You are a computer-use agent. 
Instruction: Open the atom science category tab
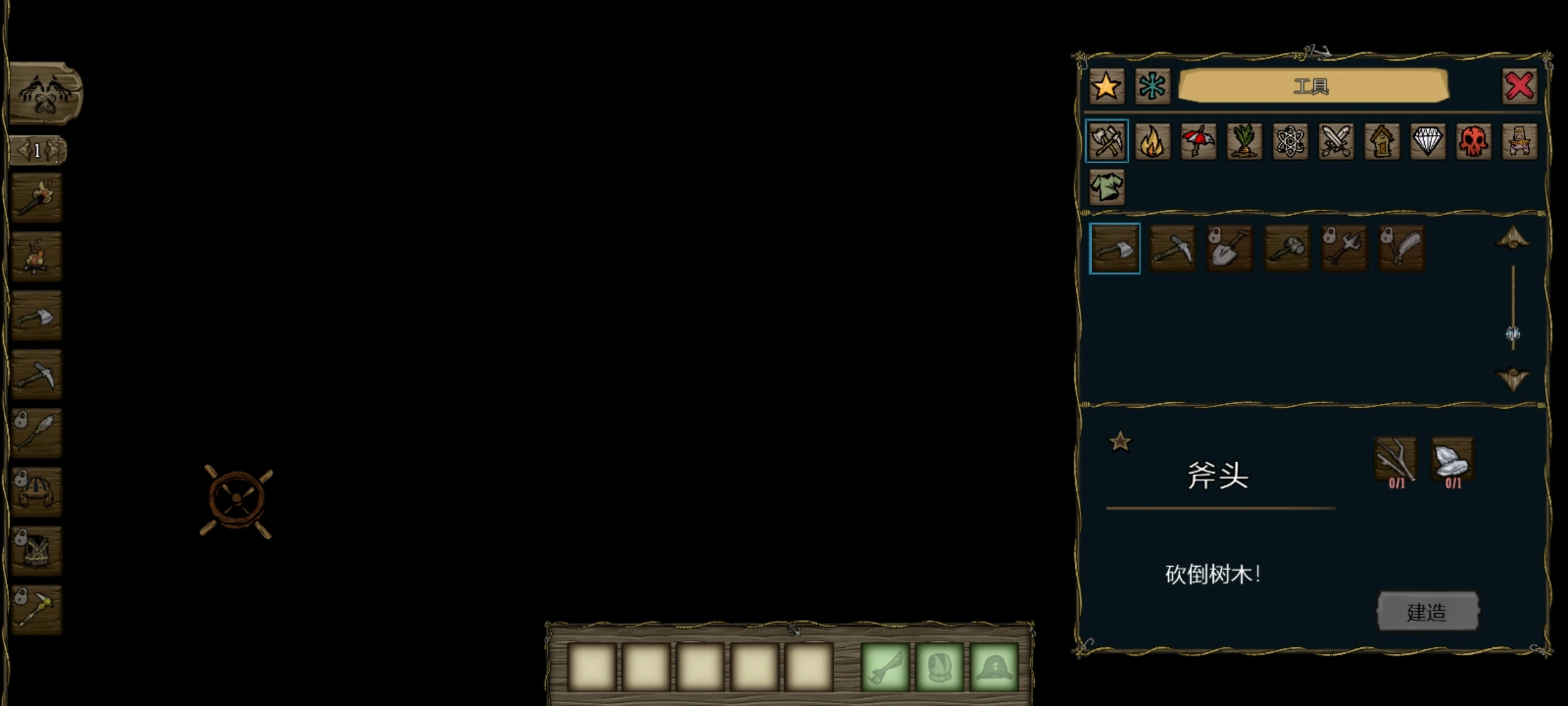coord(1290,141)
